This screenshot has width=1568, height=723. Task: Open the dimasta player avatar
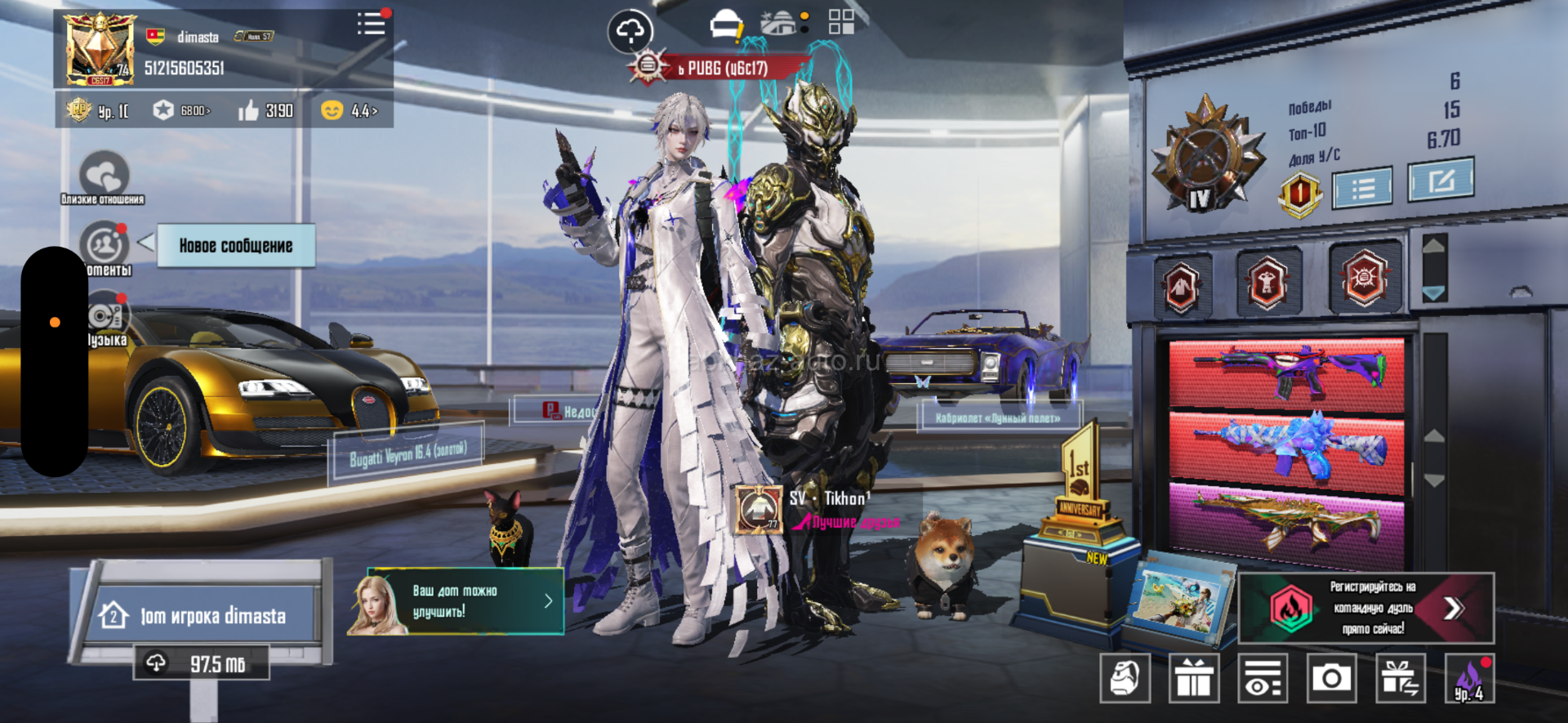(x=100, y=49)
